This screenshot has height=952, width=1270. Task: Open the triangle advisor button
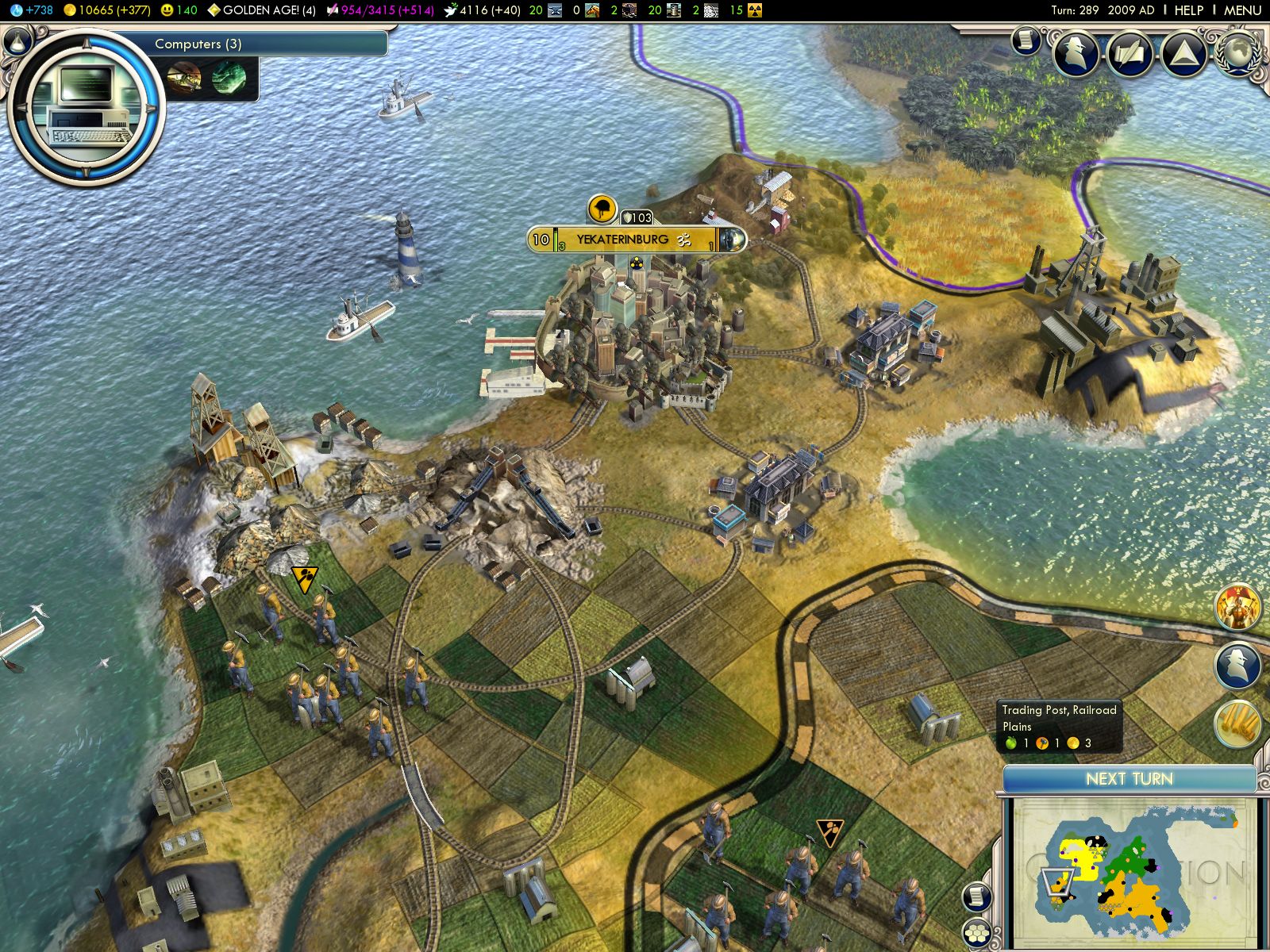point(1183,54)
